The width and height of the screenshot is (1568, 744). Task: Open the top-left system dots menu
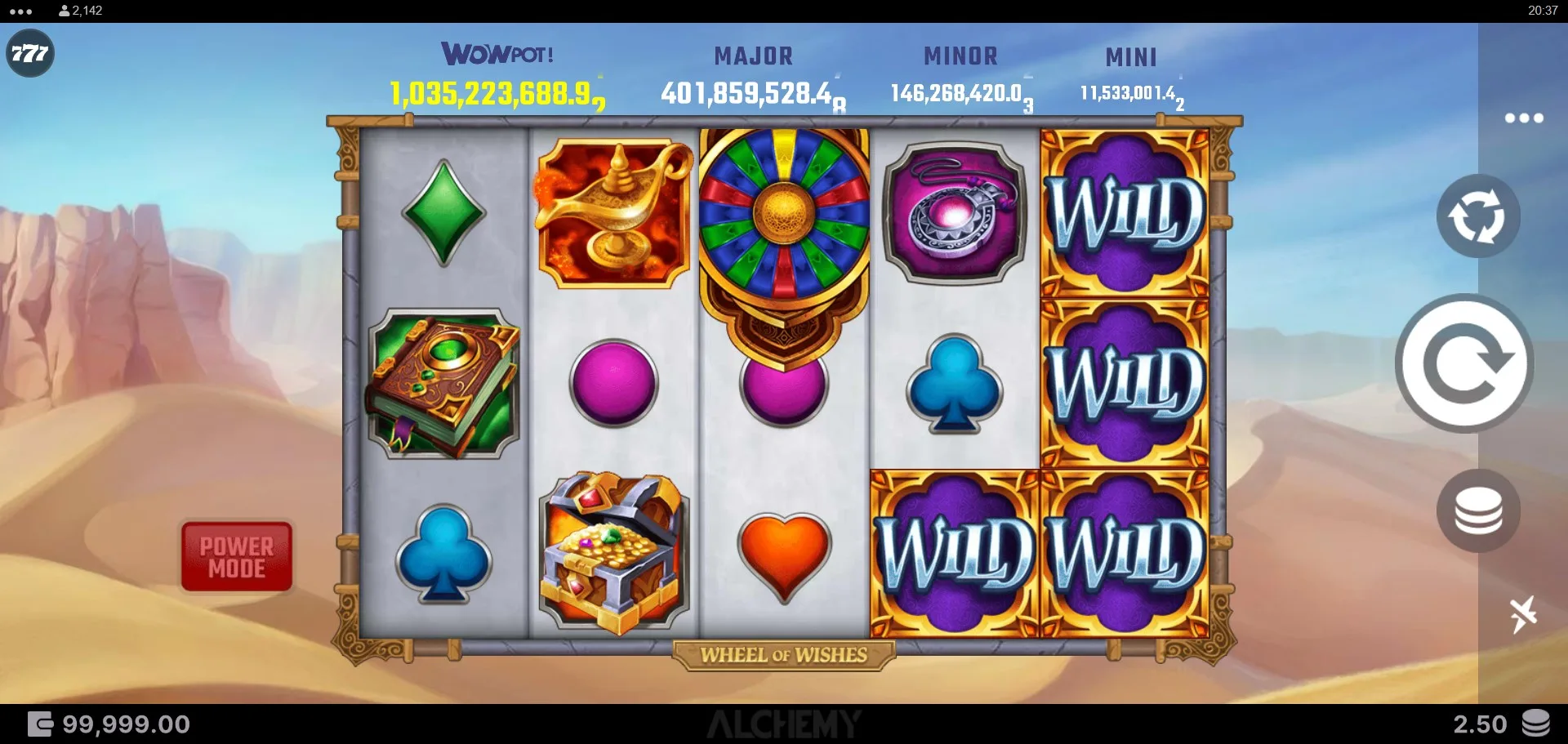(x=20, y=11)
